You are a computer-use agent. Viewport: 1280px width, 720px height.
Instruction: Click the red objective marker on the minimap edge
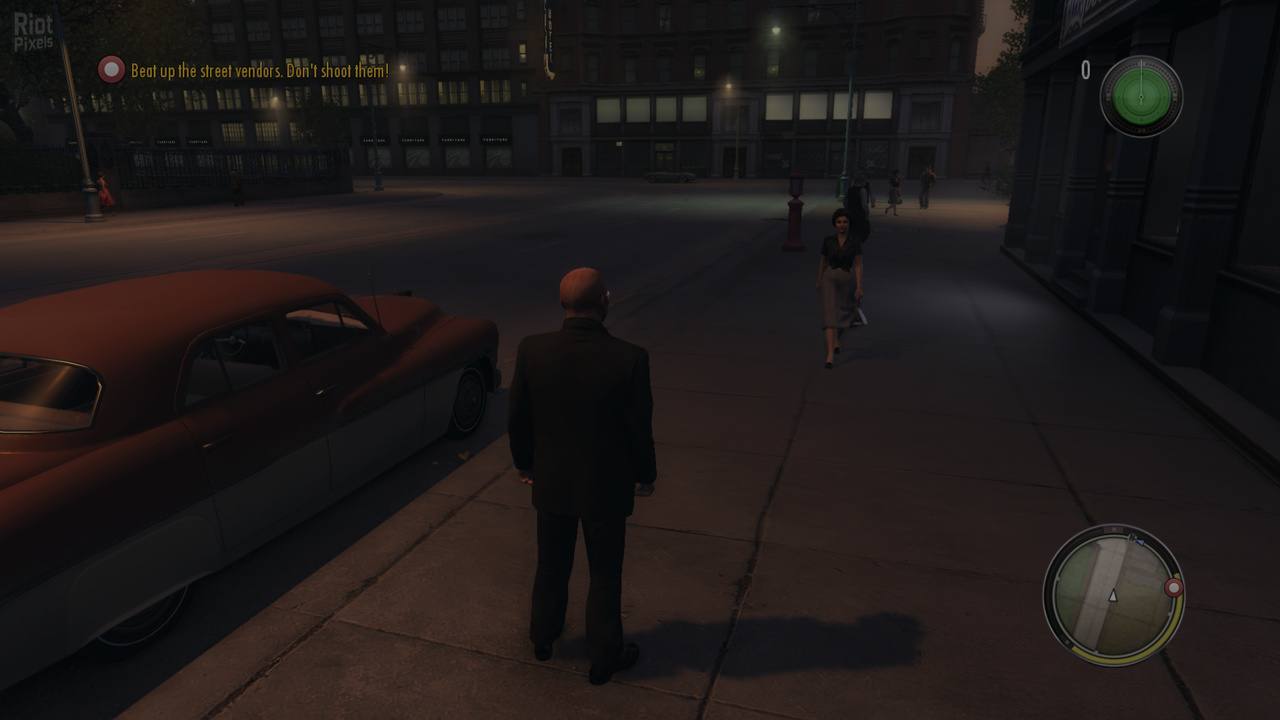pos(1174,588)
